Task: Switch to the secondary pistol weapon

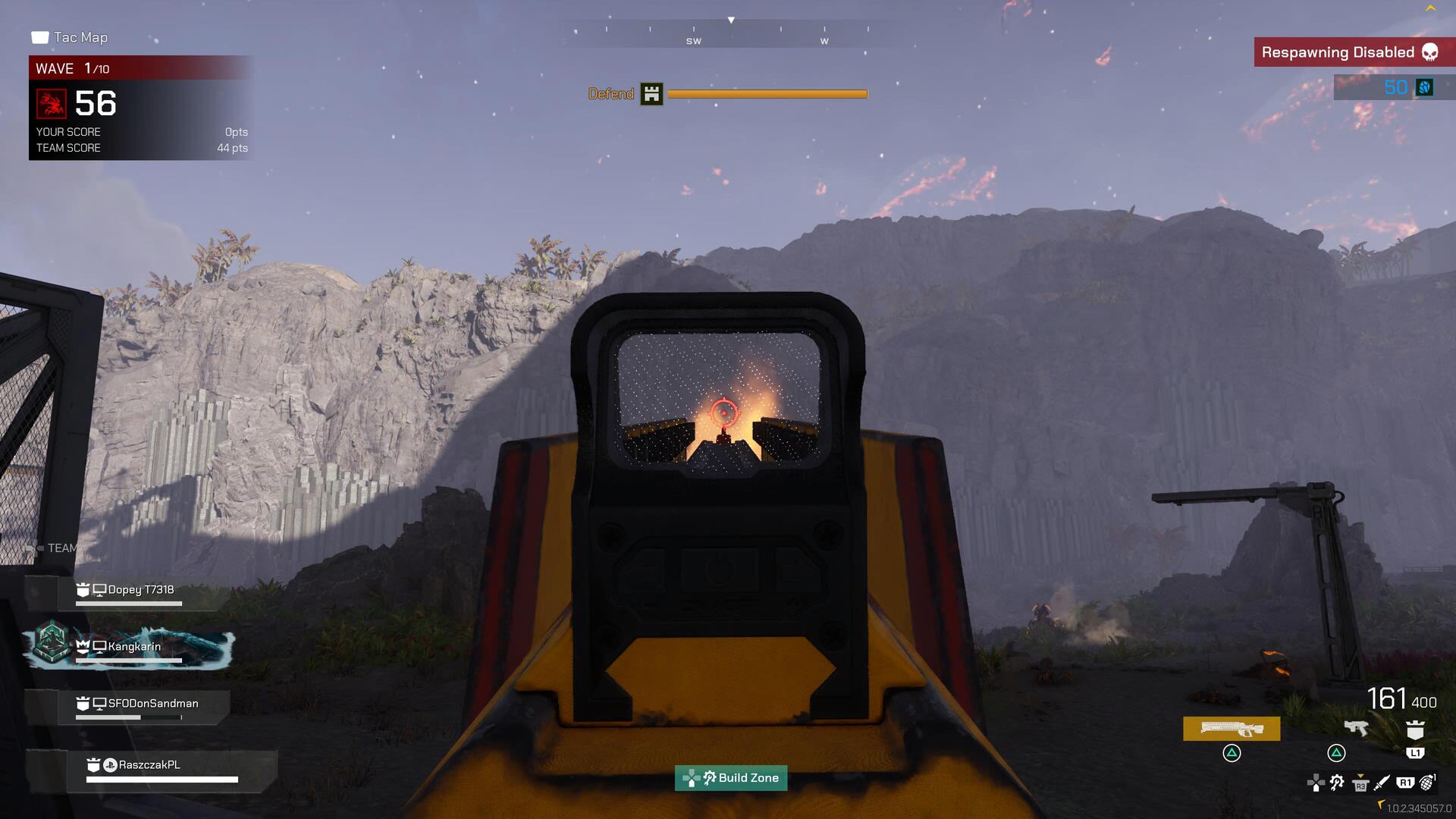Action: (1355, 728)
